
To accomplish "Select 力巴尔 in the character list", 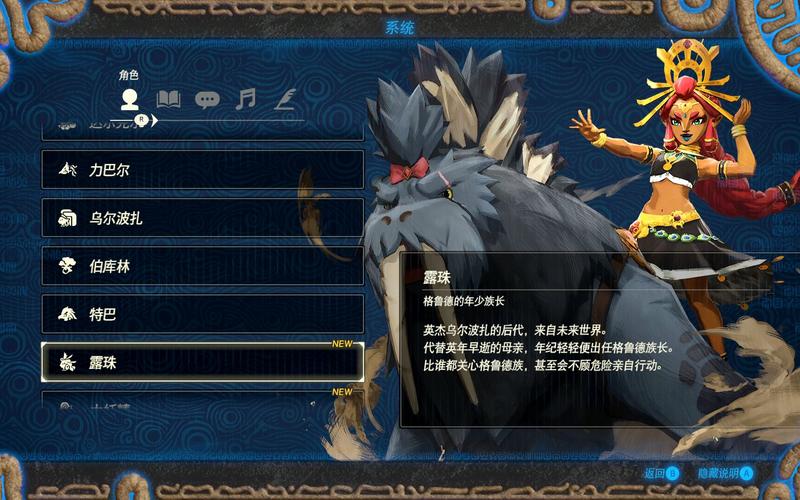I will (x=202, y=170).
